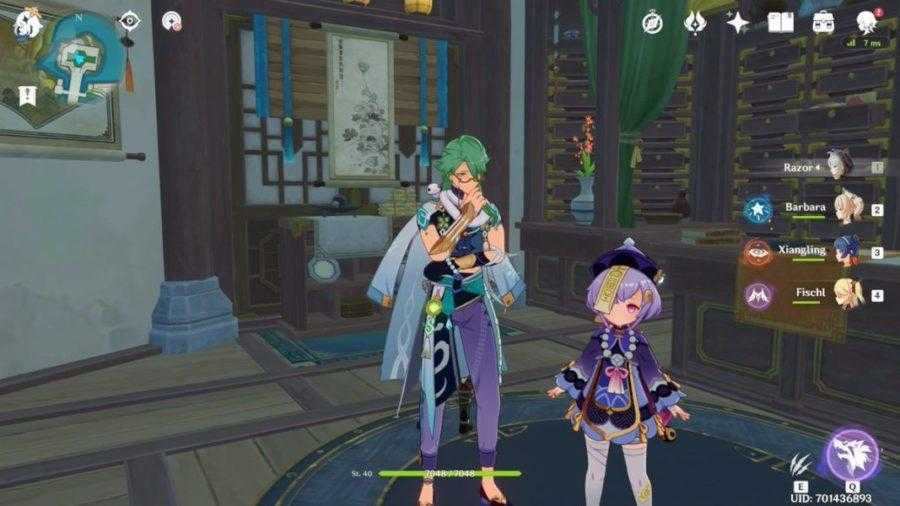
Task: Switch to Xiangling
Action: tap(845, 252)
